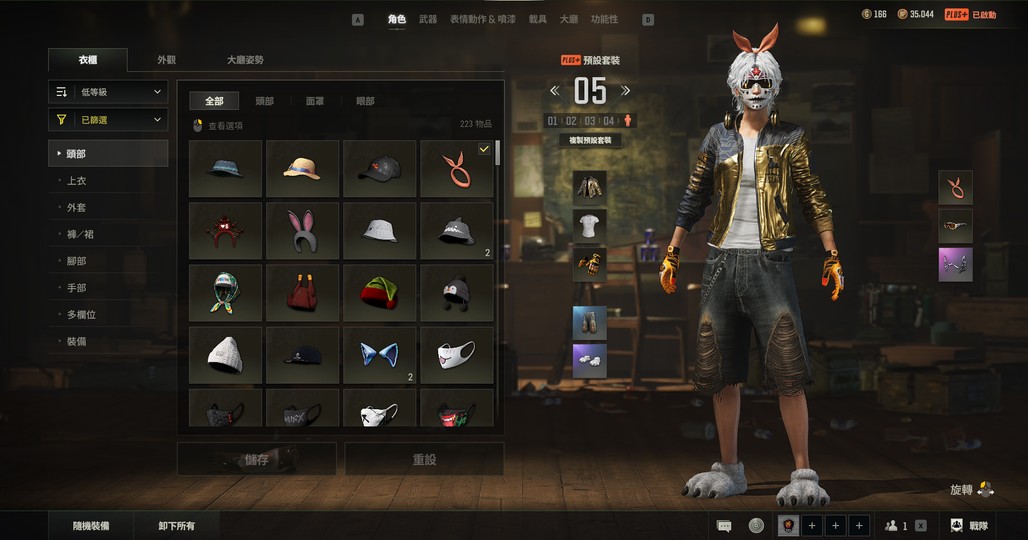Open the 低等級 sort dropdown

tap(108, 92)
